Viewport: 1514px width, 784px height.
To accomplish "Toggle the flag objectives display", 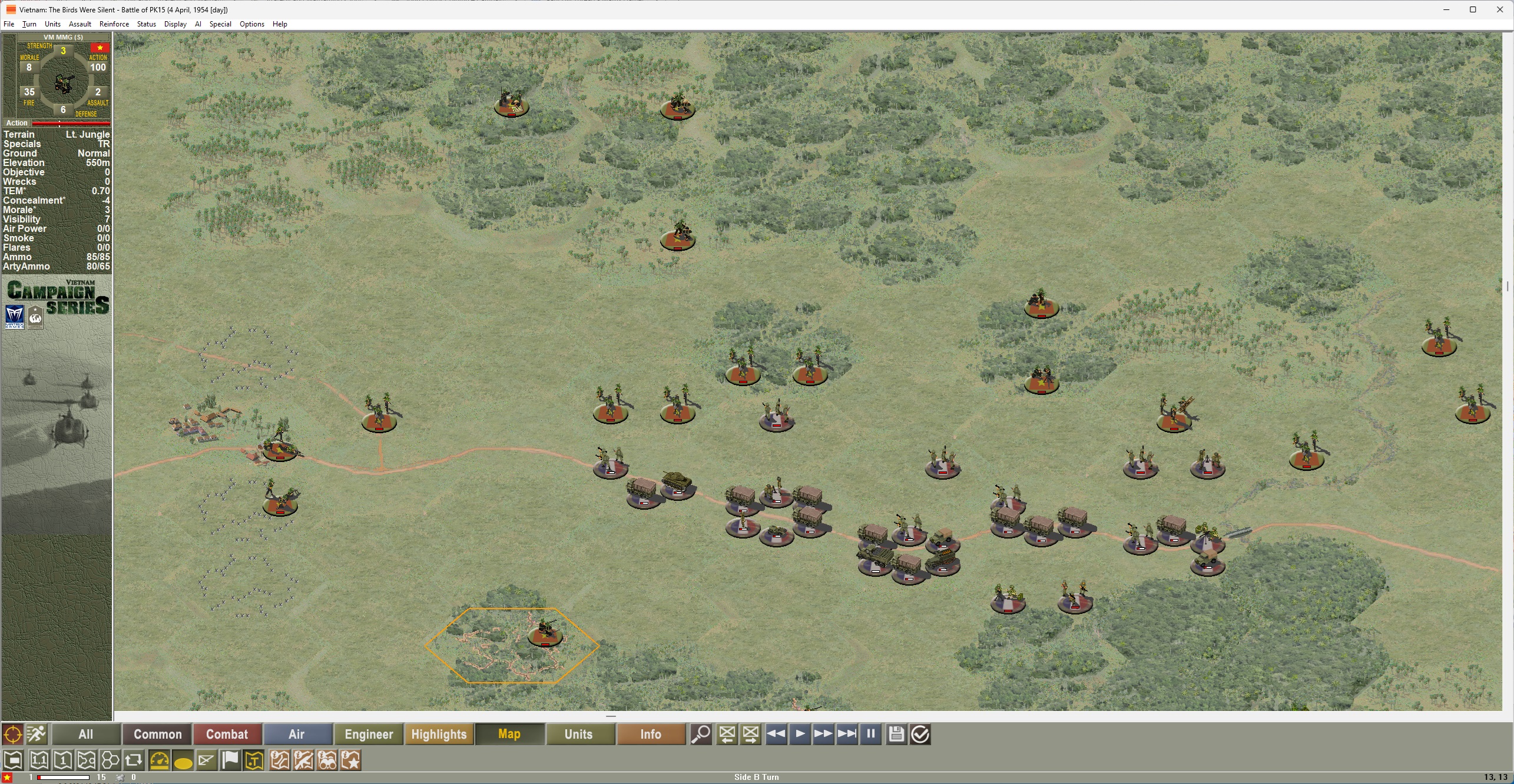I will point(230,760).
